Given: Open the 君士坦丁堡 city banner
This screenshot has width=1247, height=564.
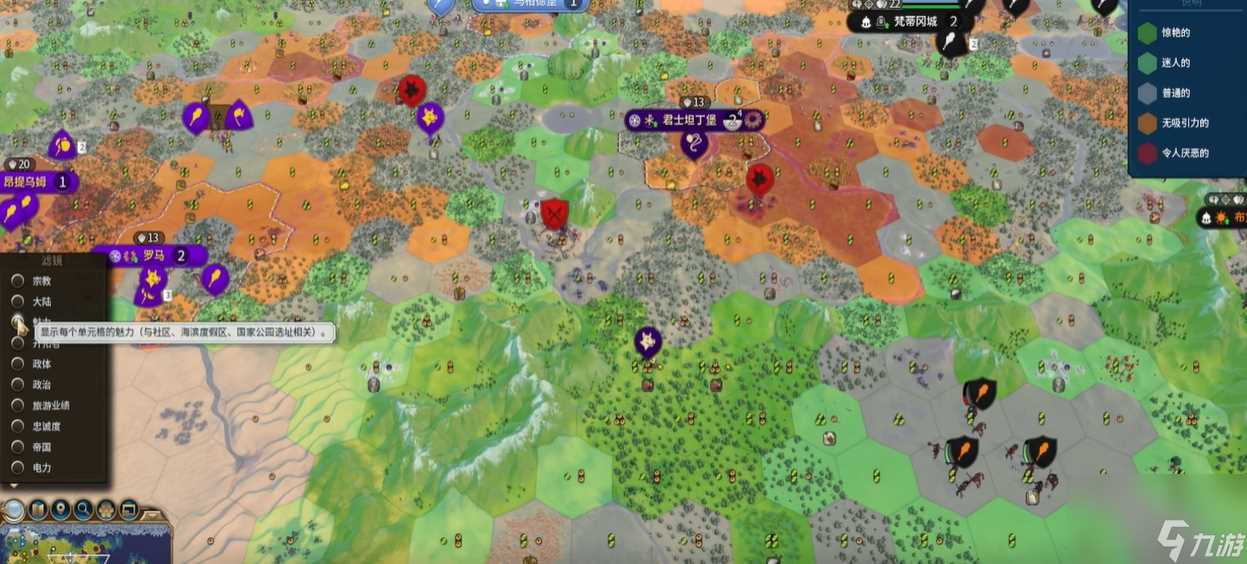Looking at the screenshot, I should click(690, 120).
